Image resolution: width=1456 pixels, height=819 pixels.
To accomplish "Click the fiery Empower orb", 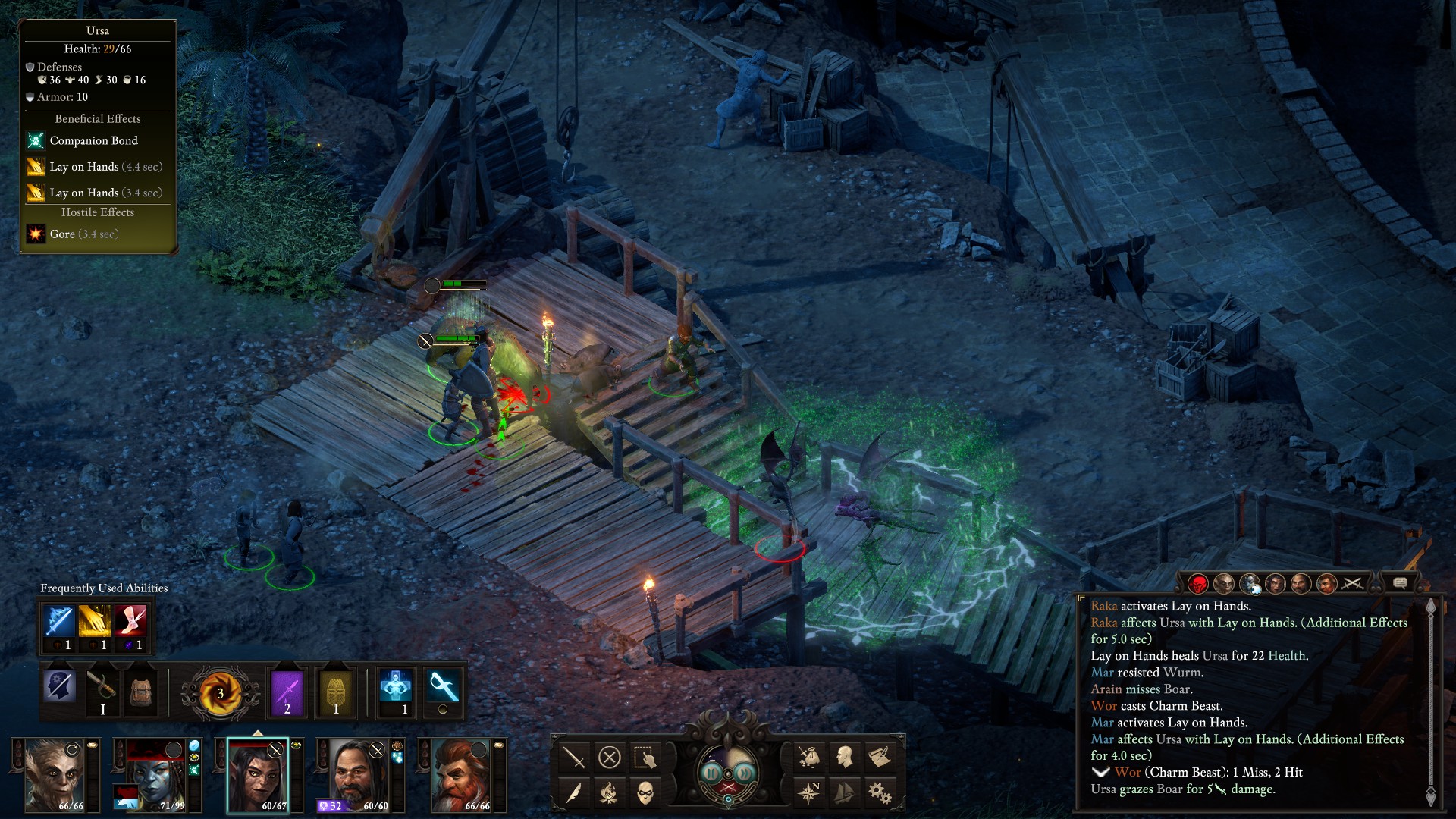I will 220,693.
